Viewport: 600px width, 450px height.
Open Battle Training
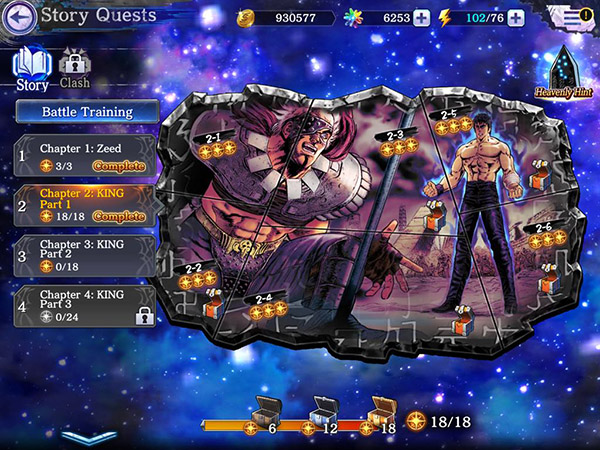(86, 111)
